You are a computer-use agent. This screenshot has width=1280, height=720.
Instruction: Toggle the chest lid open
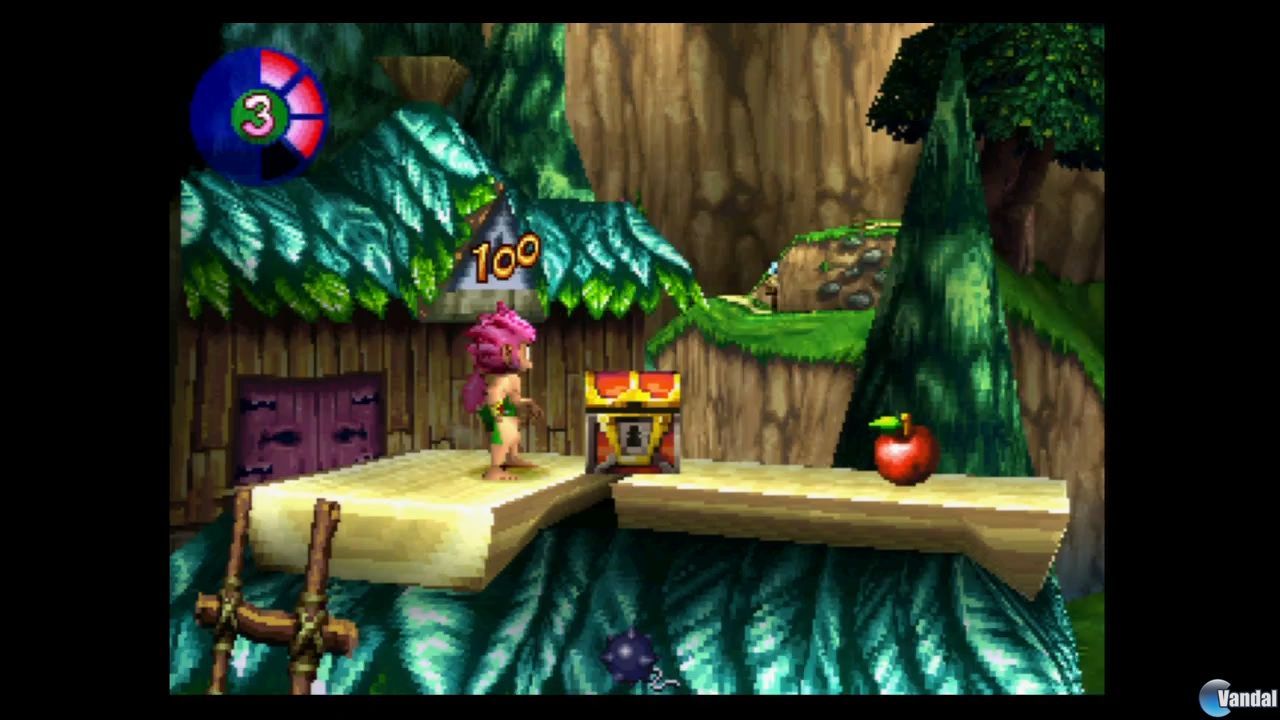632,385
